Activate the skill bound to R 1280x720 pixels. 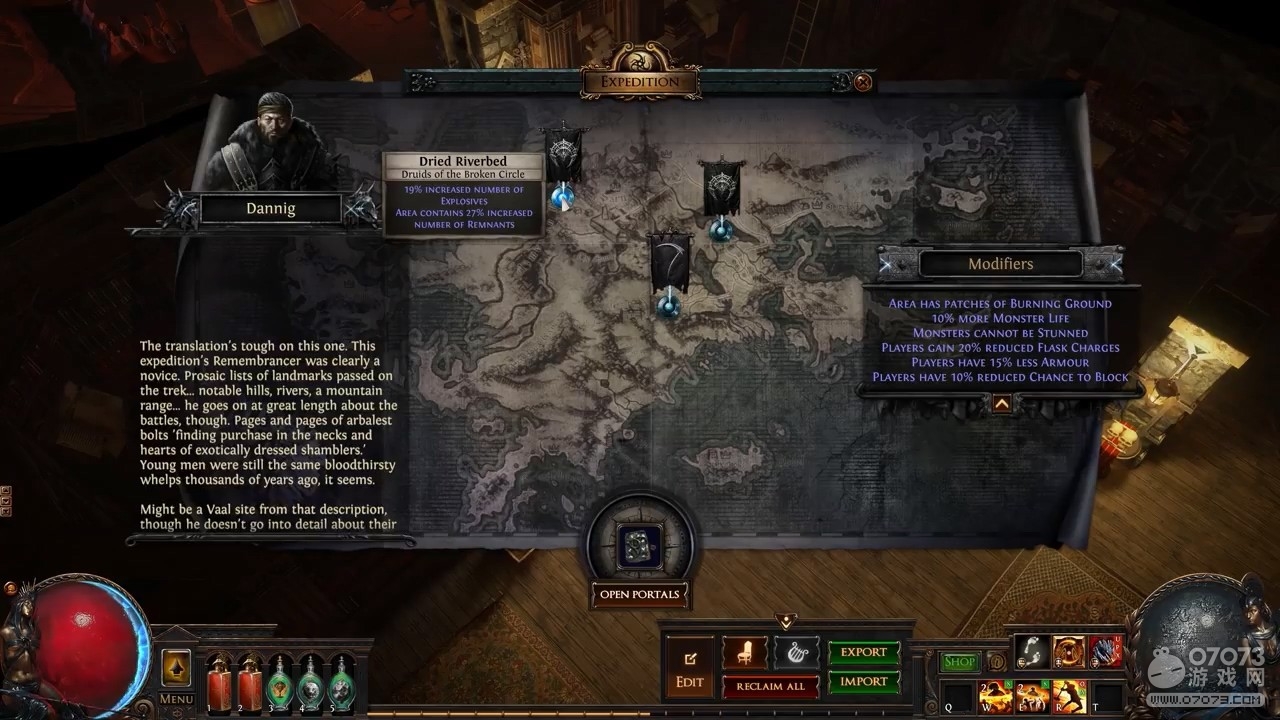[x=1069, y=695]
